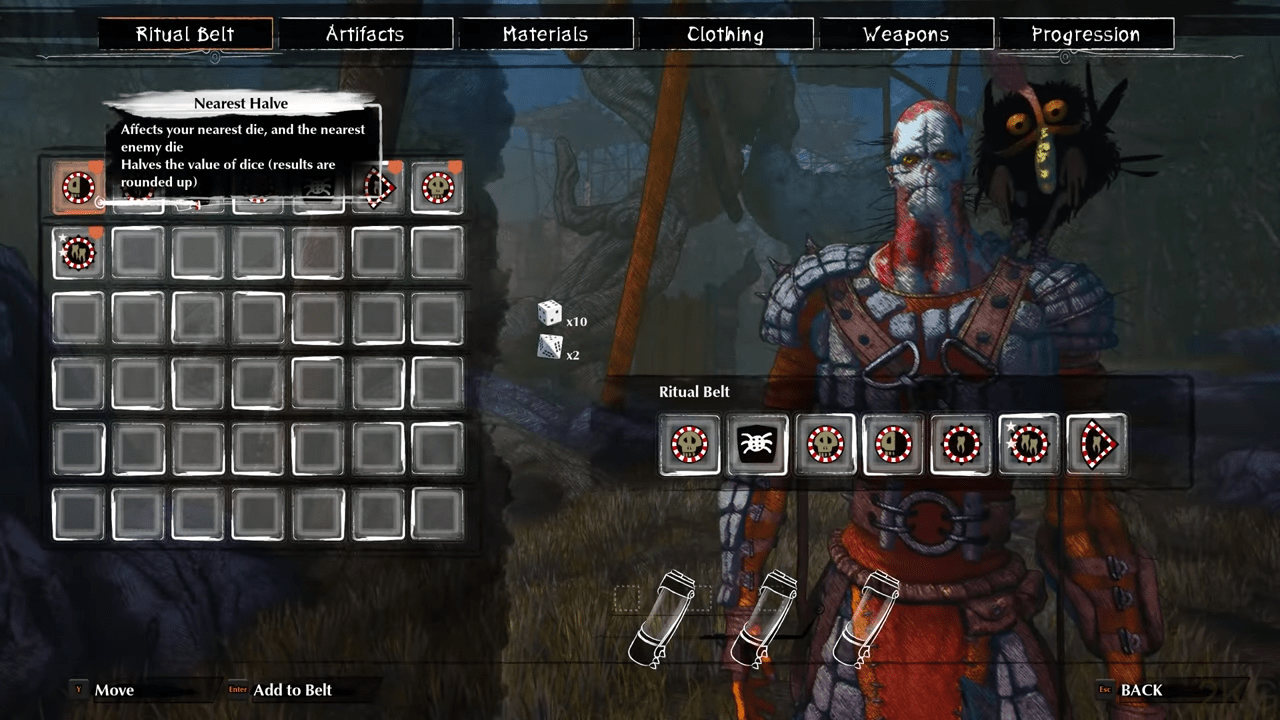Screen dimensions: 1280x720
Task: Go to the Weapons tab
Action: pos(906,34)
